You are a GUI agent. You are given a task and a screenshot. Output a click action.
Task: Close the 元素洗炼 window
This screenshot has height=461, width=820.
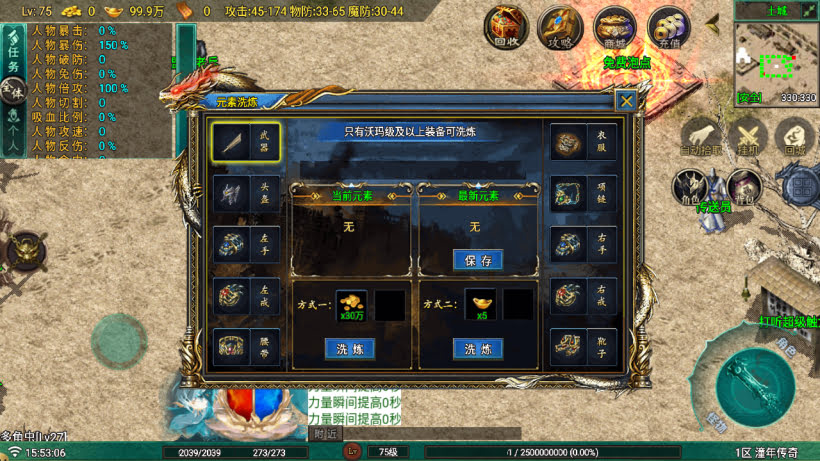point(626,100)
